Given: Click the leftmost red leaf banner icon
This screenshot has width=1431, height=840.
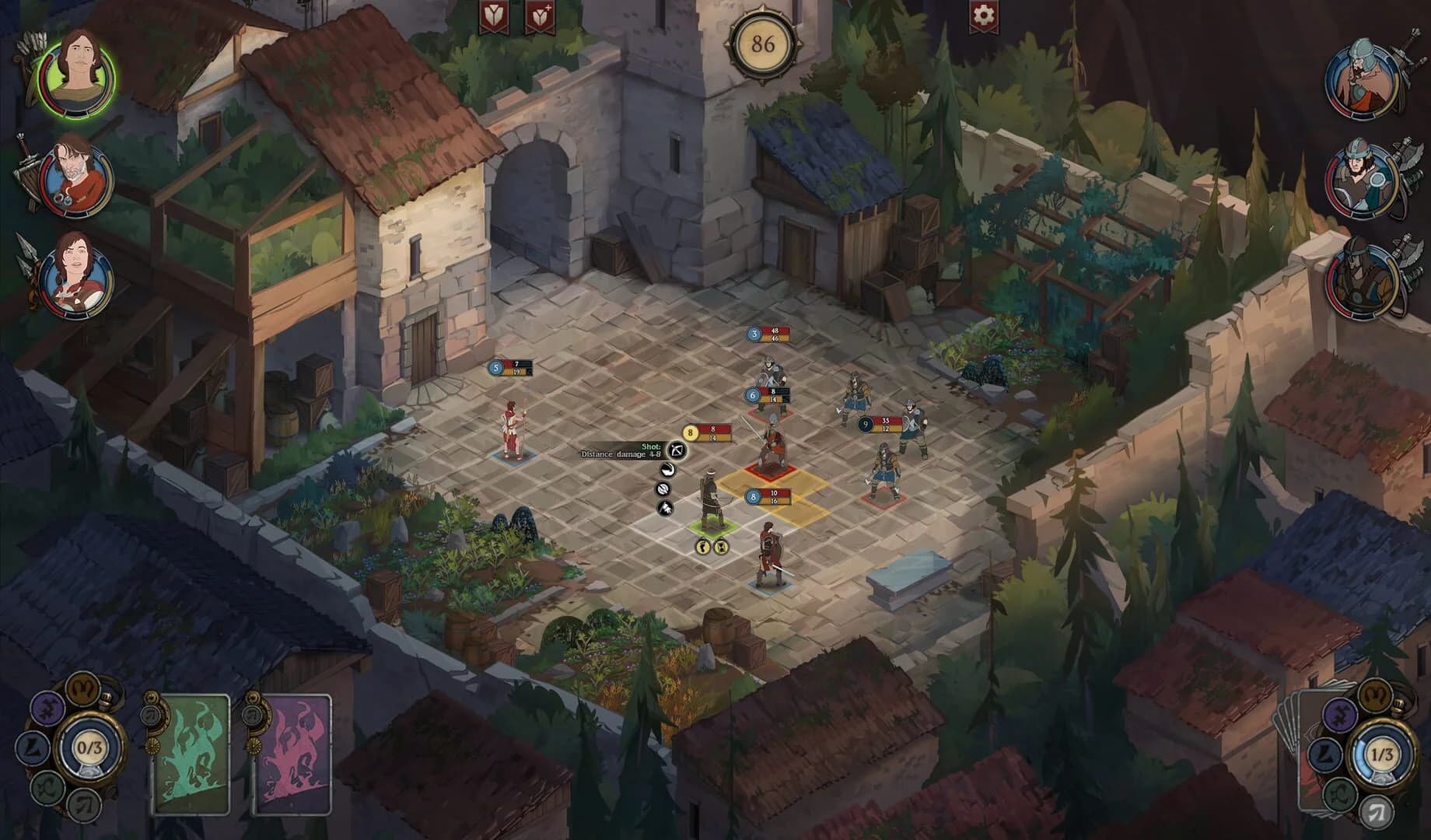Looking at the screenshot, I should 492,17.
